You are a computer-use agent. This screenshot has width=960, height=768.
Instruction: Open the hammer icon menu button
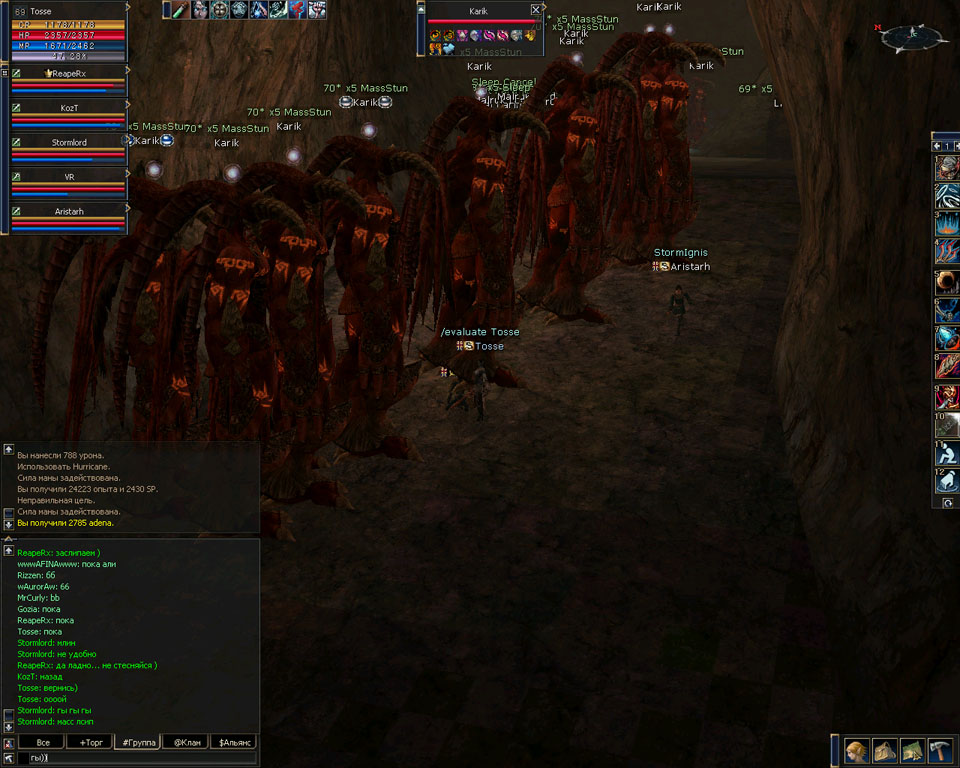click(941, 750)
